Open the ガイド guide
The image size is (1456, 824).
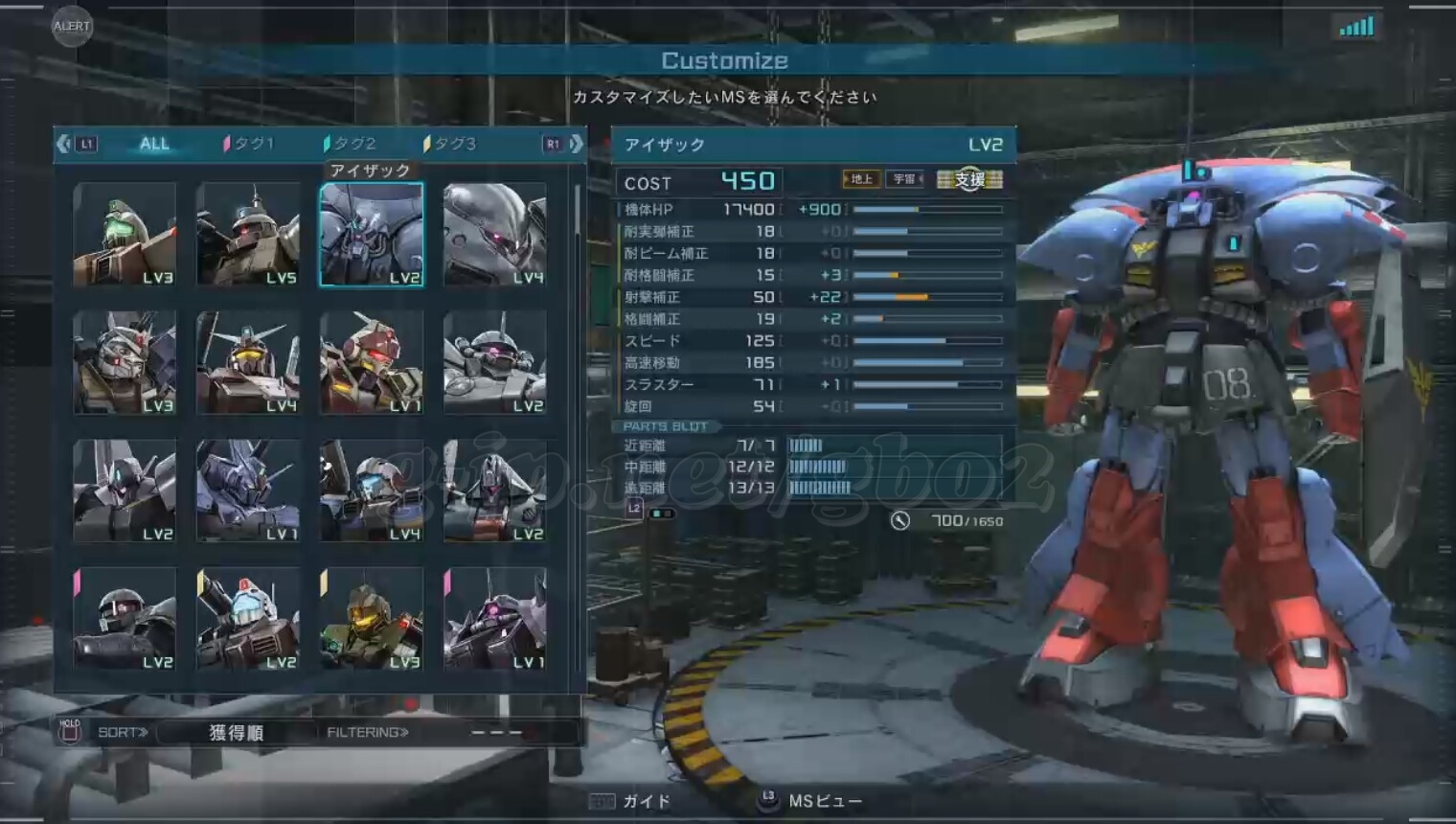(632, 801)
